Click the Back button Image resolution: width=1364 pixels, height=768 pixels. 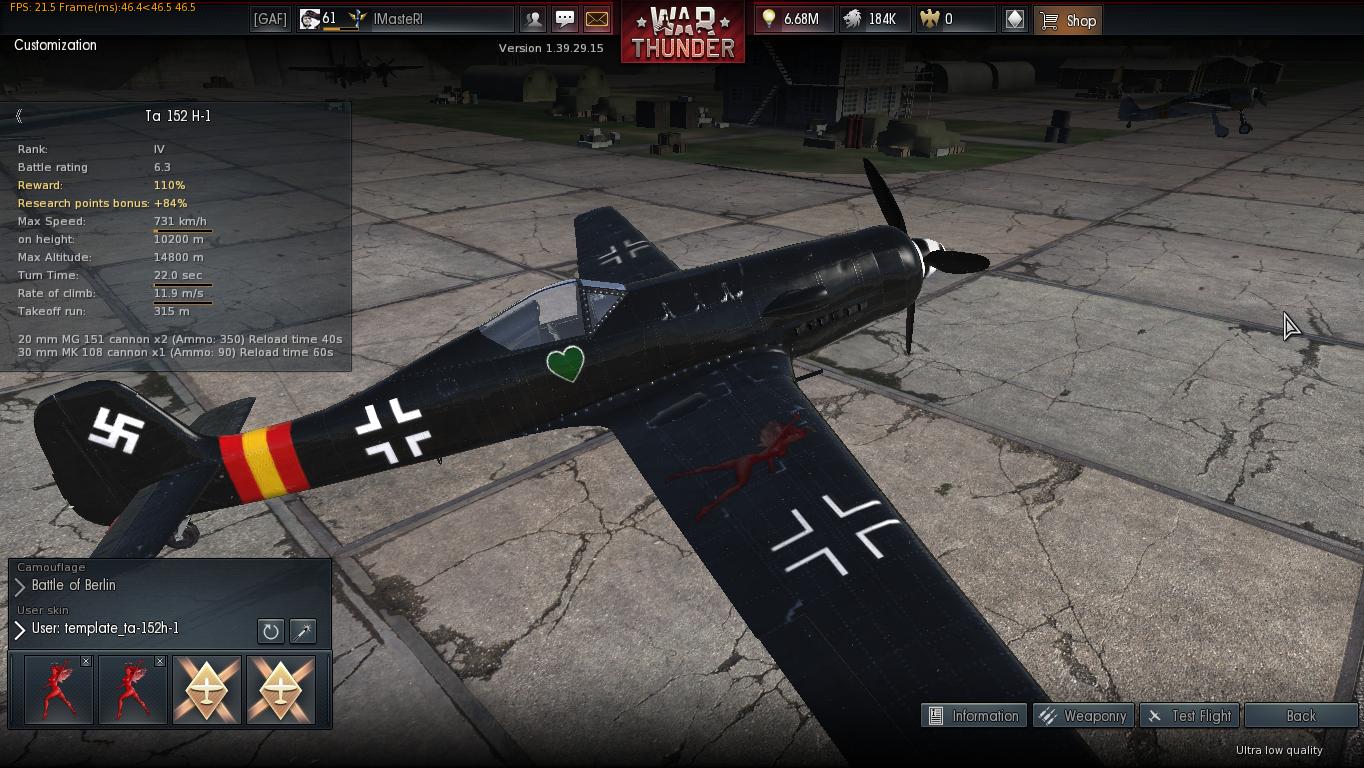(1300, 716)
